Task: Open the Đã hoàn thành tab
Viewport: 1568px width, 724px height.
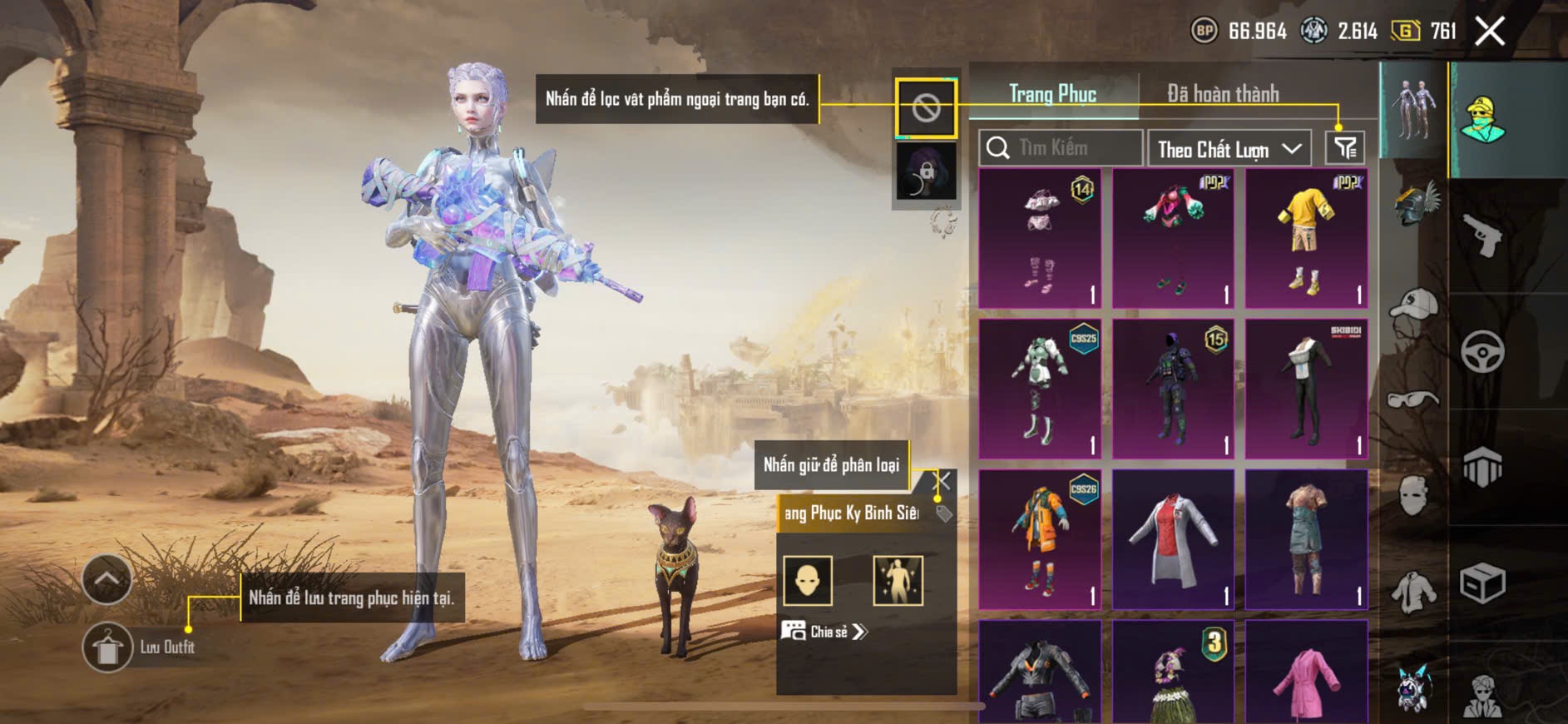Action: coord(1223,94)
